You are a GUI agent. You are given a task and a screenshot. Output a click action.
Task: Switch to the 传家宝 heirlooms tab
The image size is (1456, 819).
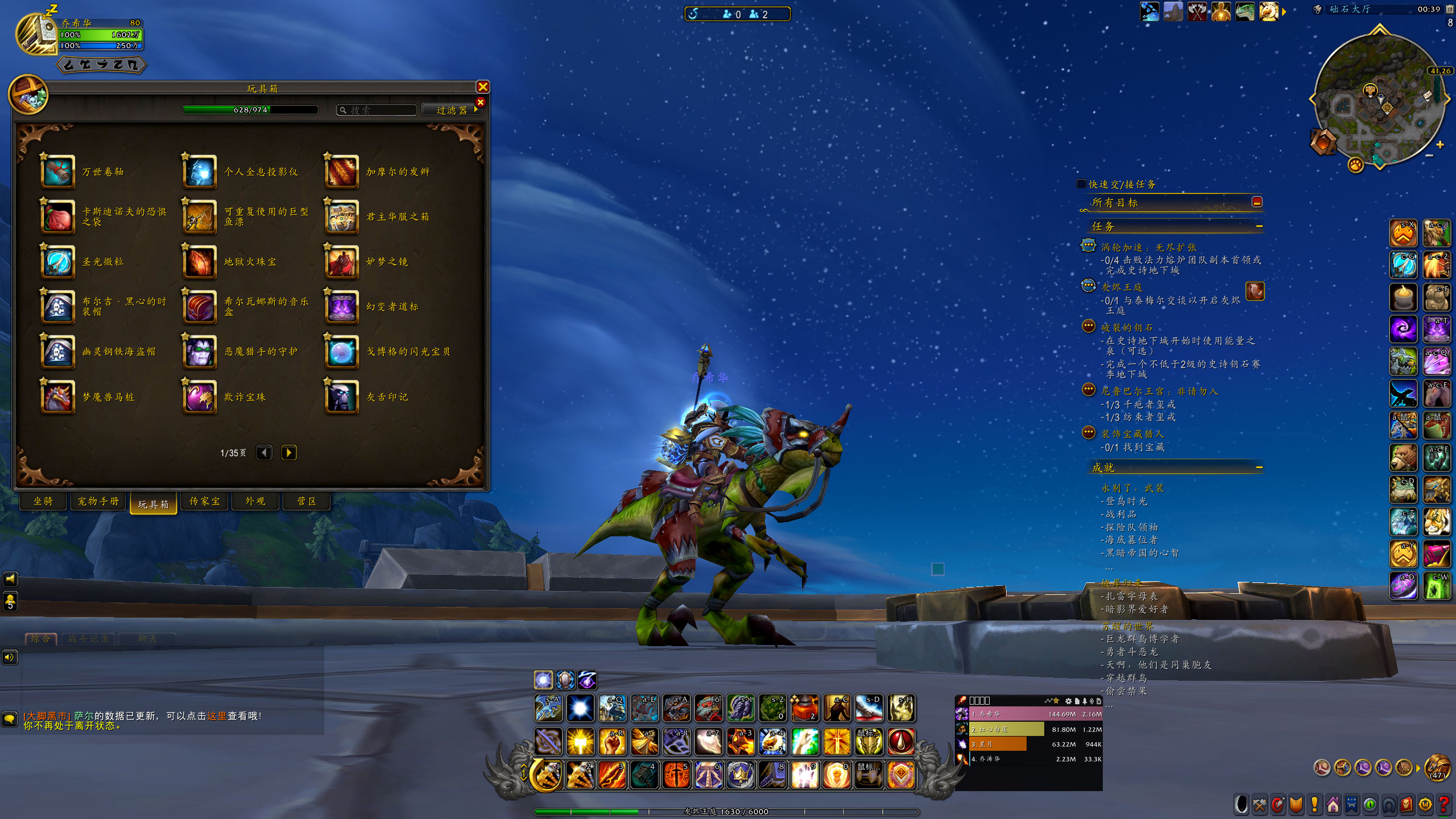[x=205, y=501]
